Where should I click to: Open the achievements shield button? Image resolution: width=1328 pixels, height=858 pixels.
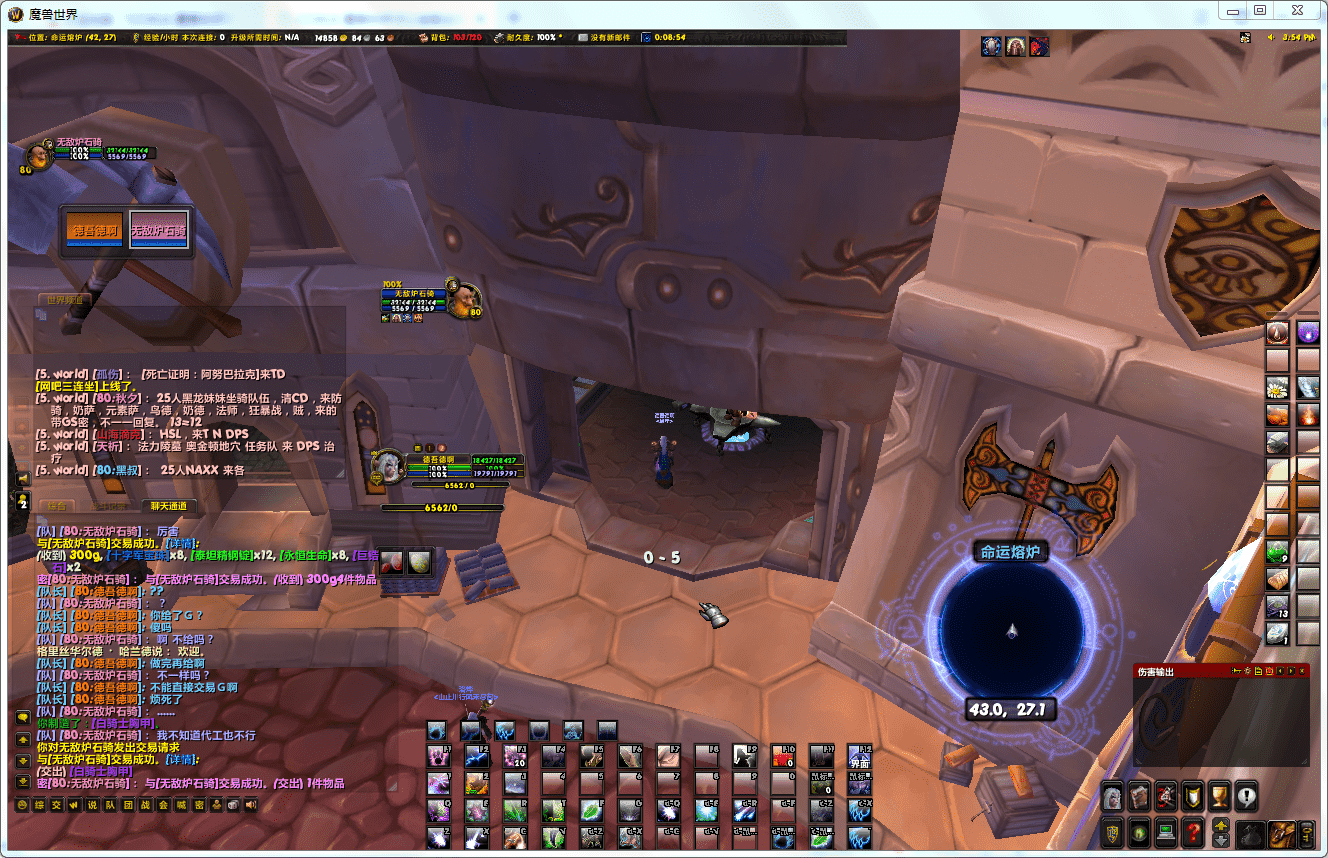coord(1192,797)
